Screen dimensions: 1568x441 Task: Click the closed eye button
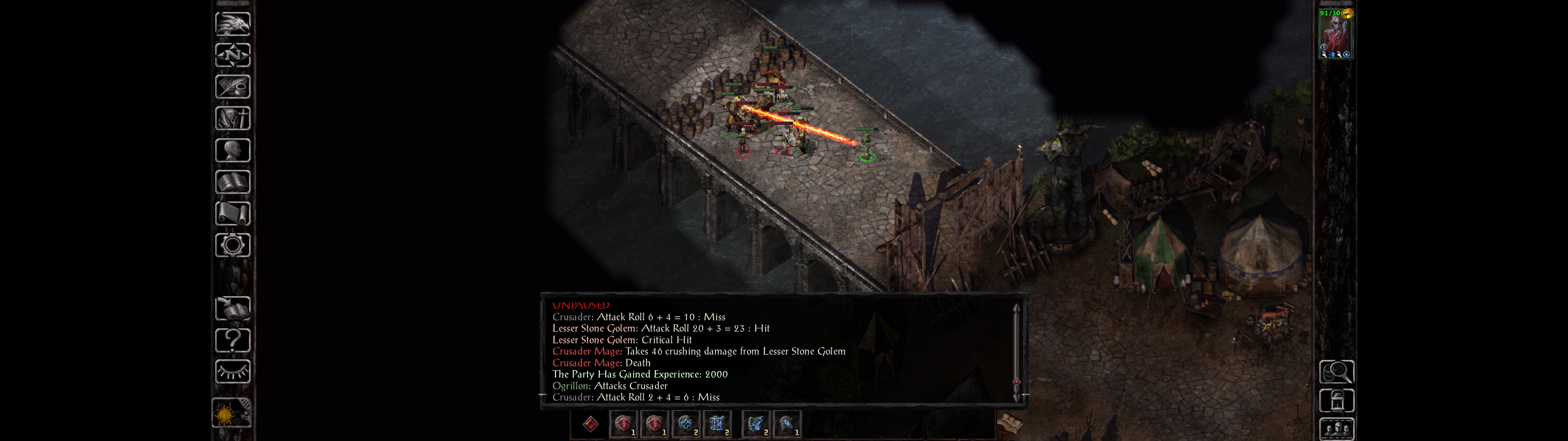point(232,371)
